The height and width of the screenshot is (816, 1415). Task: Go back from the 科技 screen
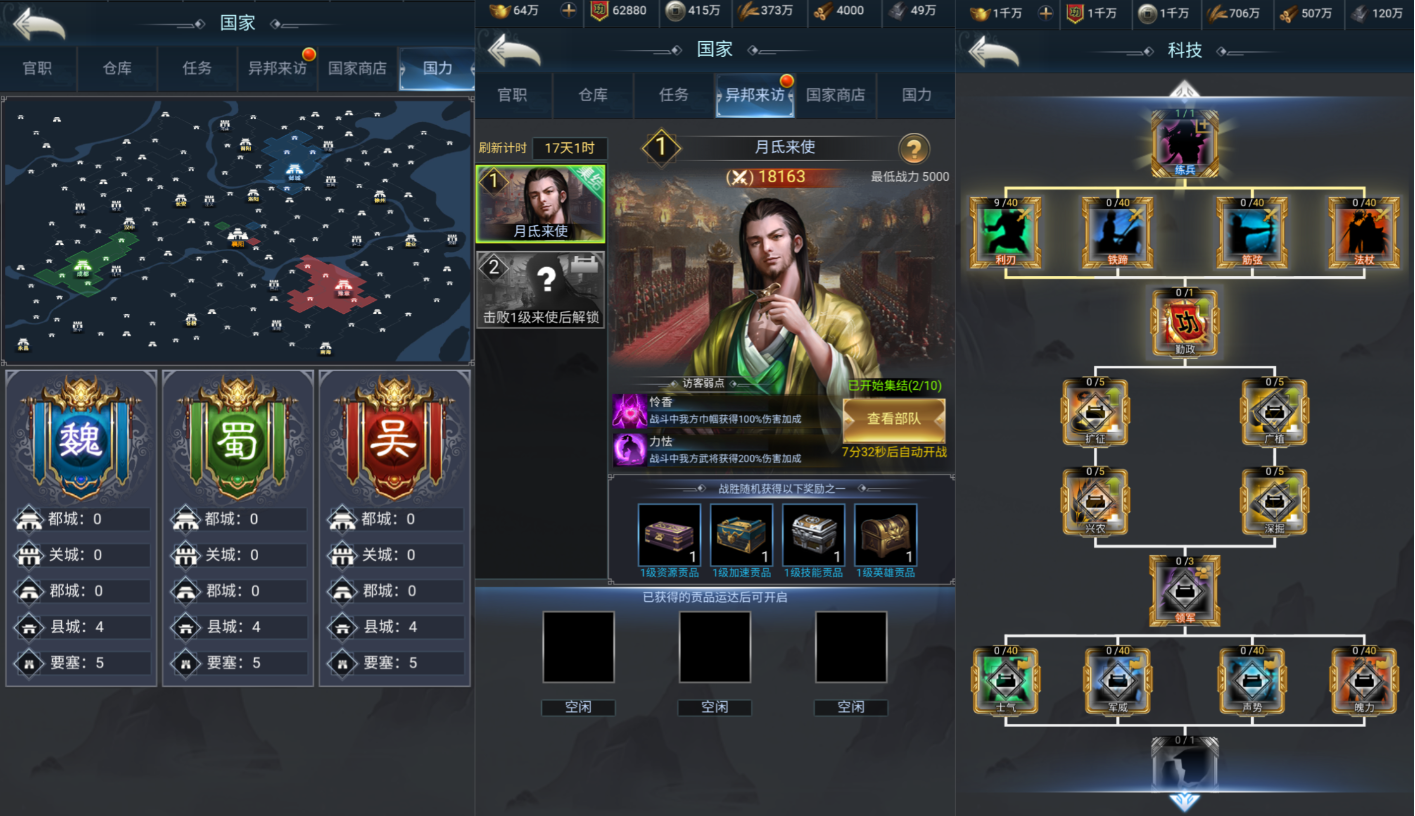994,51
